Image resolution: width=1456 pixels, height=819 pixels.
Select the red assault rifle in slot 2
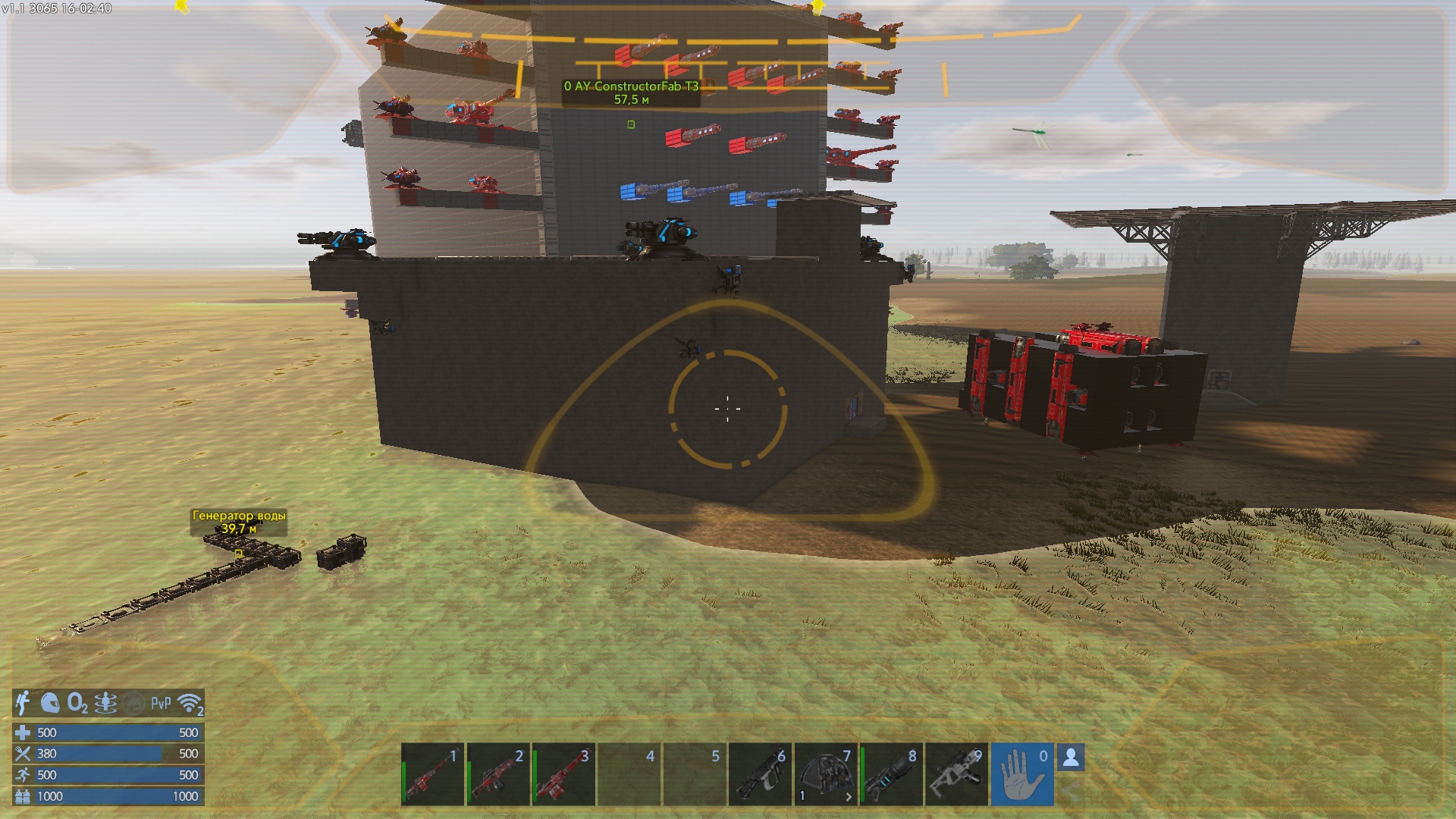498,774
